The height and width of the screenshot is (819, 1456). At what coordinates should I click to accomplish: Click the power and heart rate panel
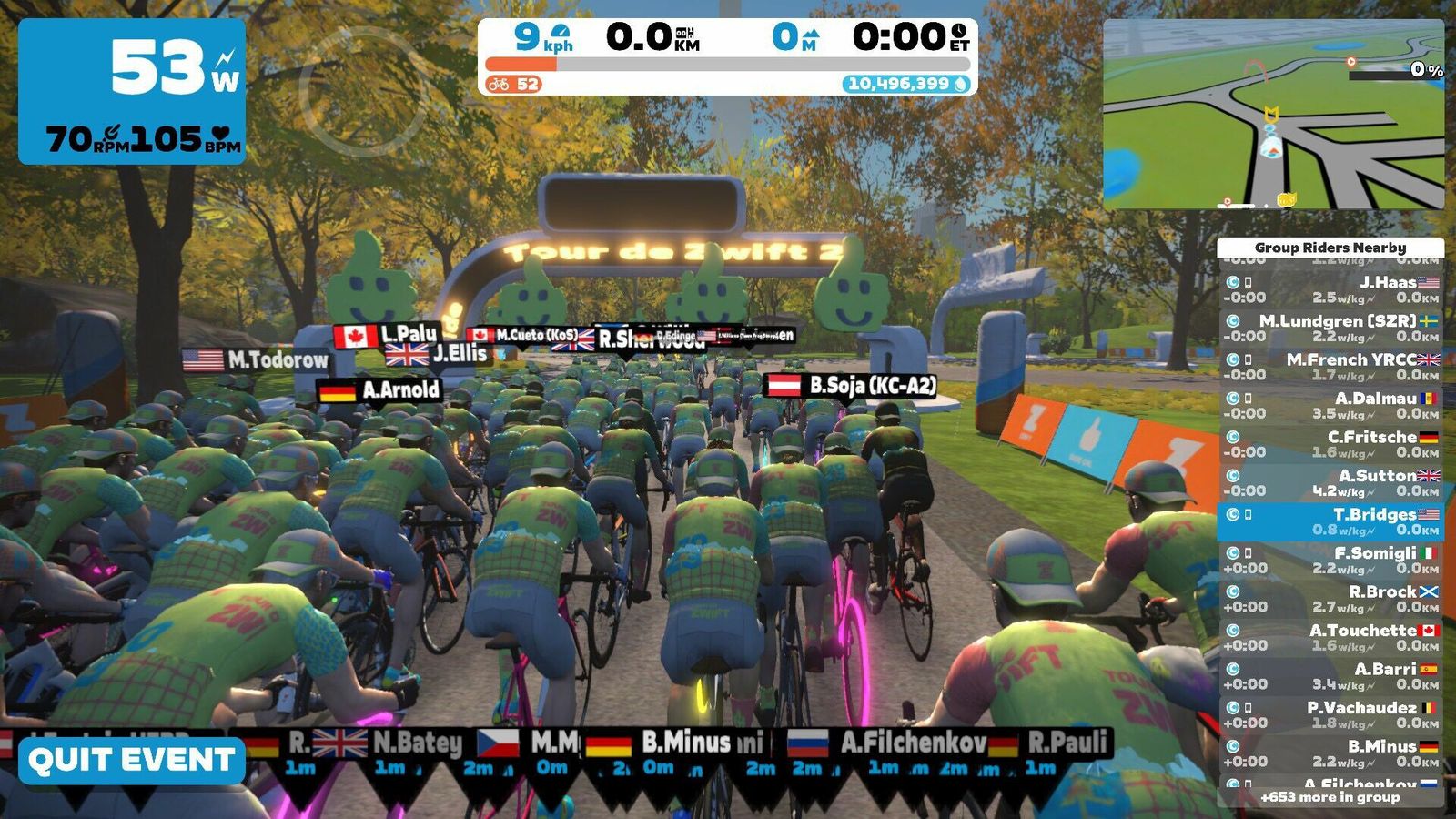132,91
